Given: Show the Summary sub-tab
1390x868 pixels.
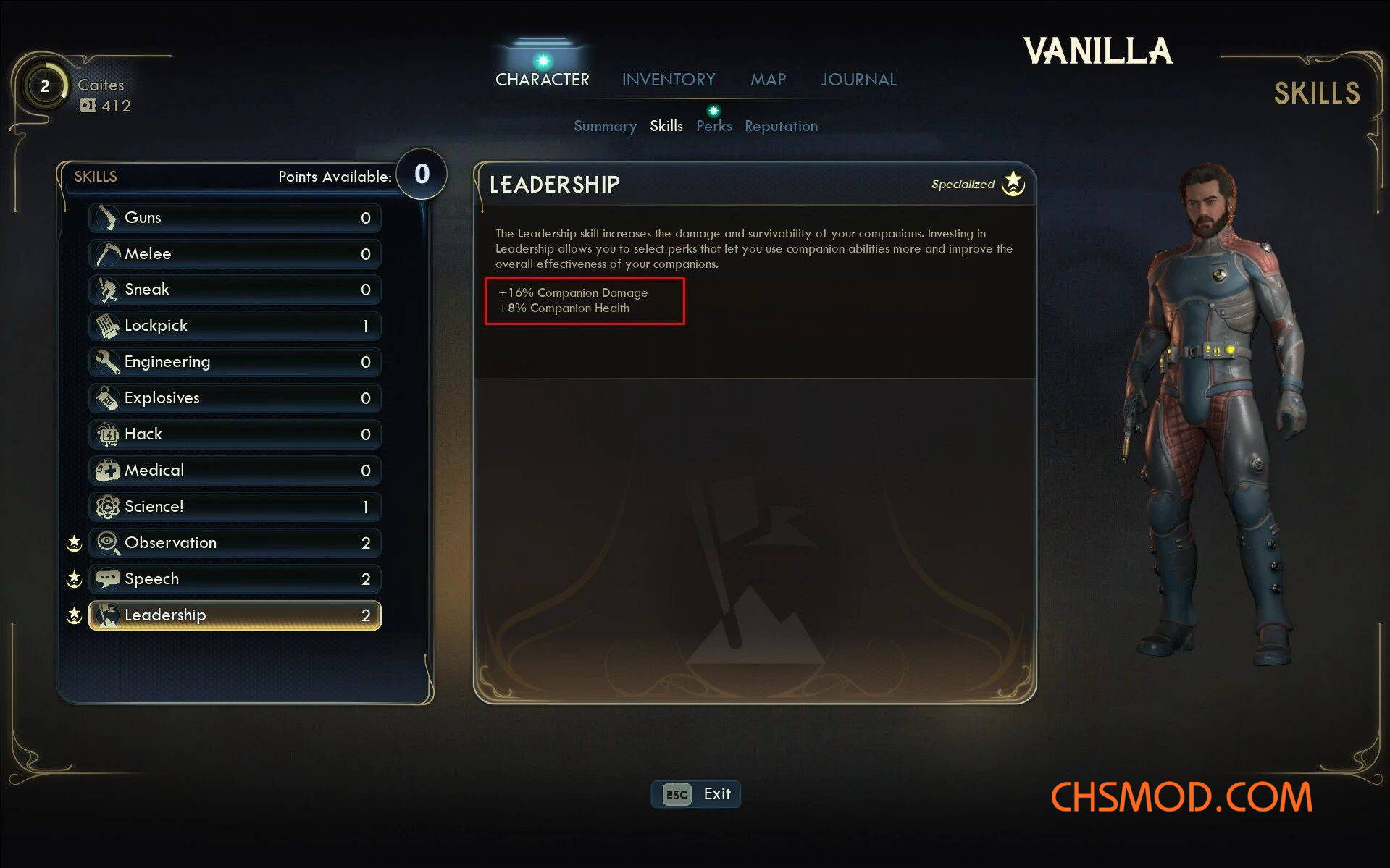Looking at the screenshot, I should 605,126.
